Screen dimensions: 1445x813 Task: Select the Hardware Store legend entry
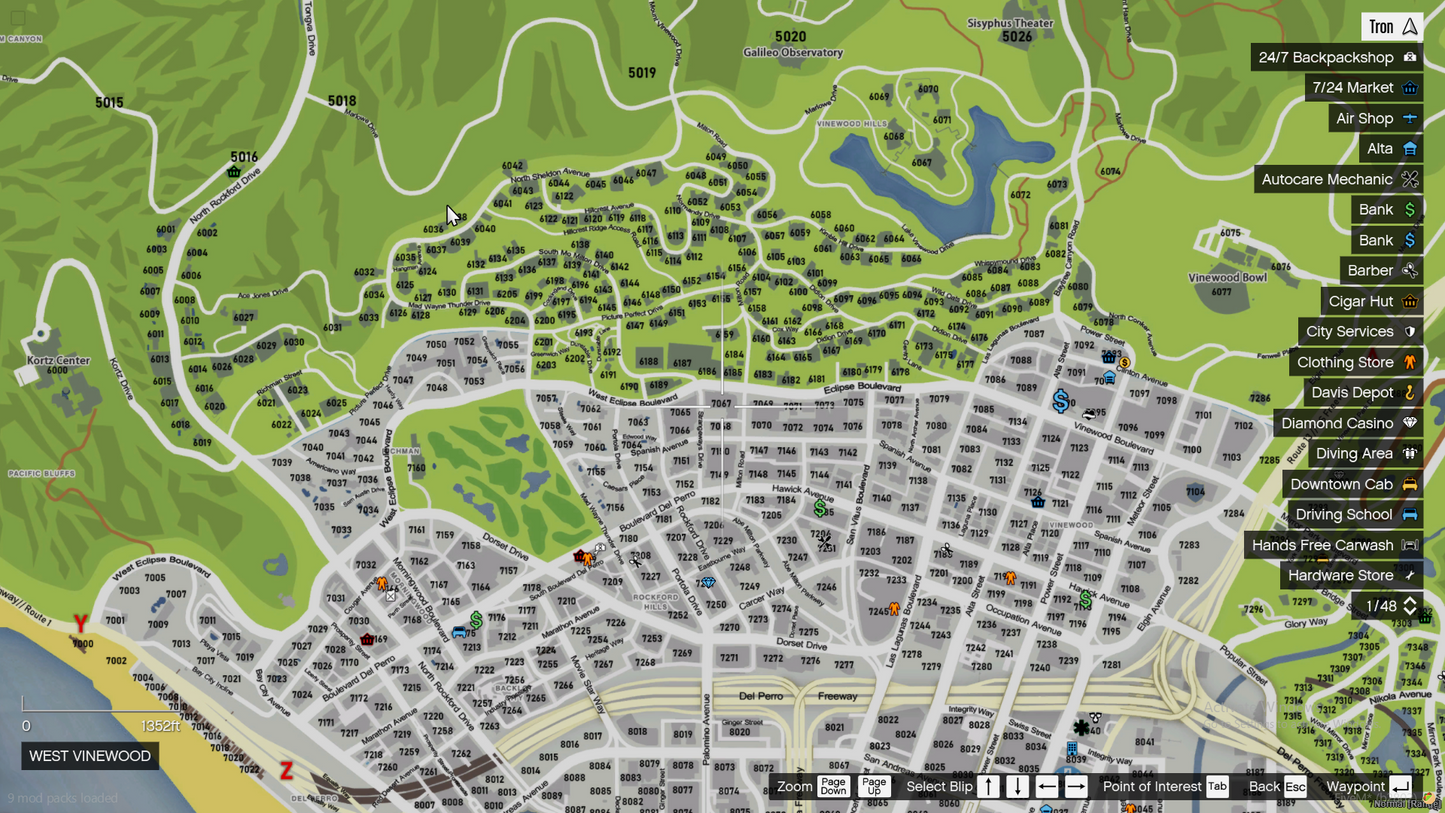point(1351,576)
